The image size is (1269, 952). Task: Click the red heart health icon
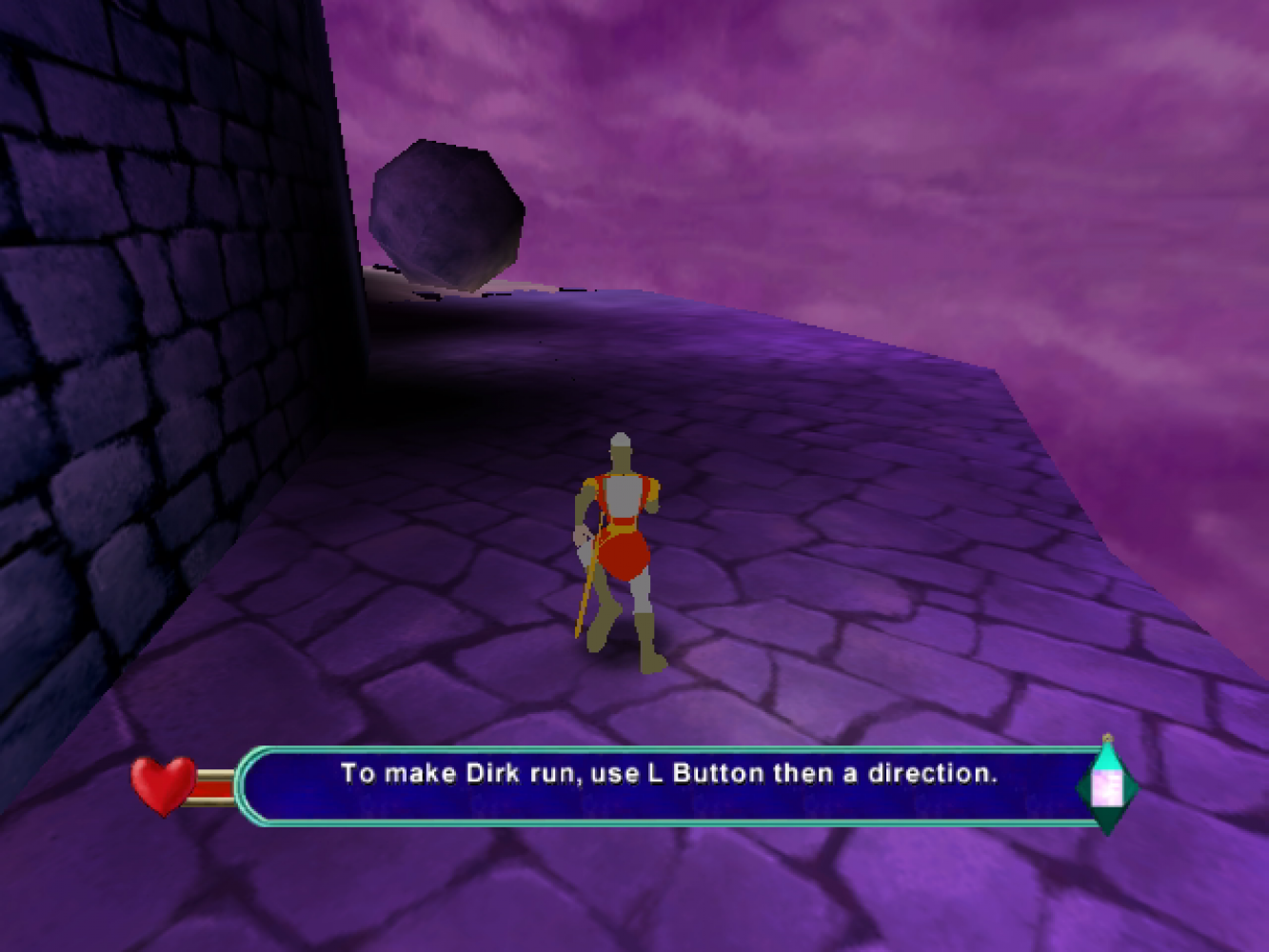coord(163,784)
